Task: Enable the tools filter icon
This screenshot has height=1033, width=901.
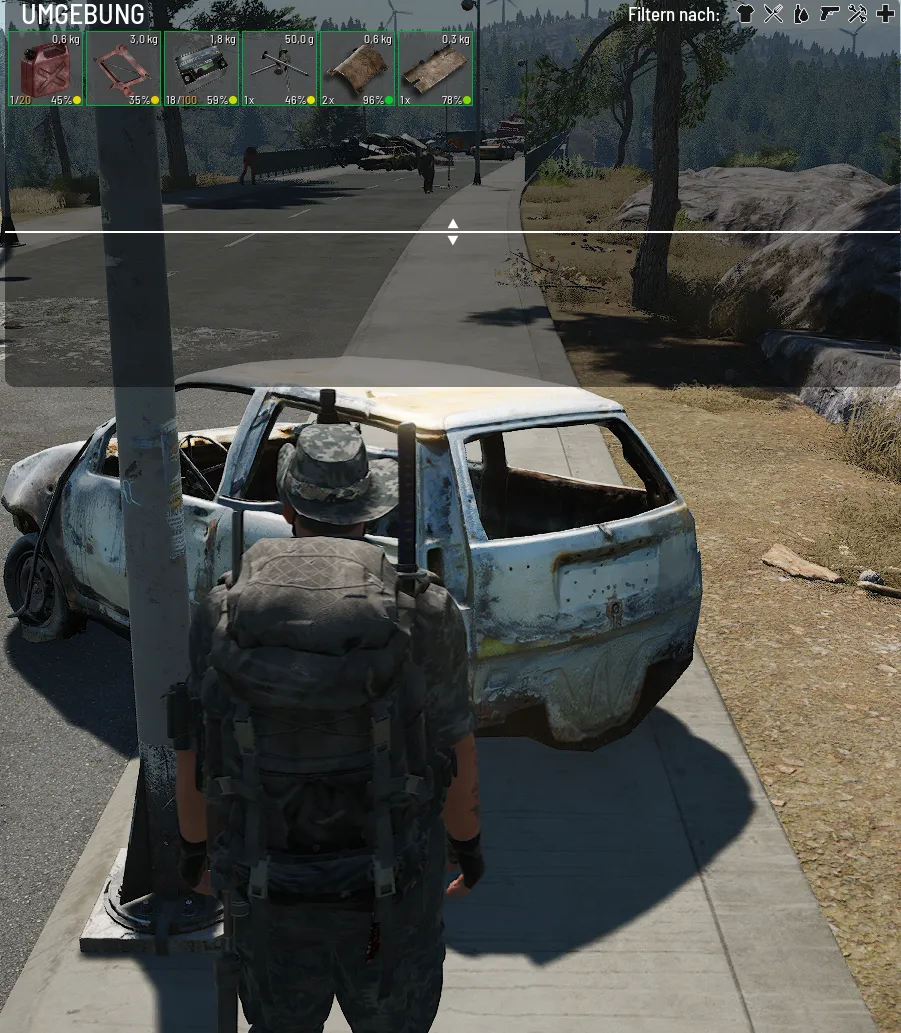Action: coord(857,14)
